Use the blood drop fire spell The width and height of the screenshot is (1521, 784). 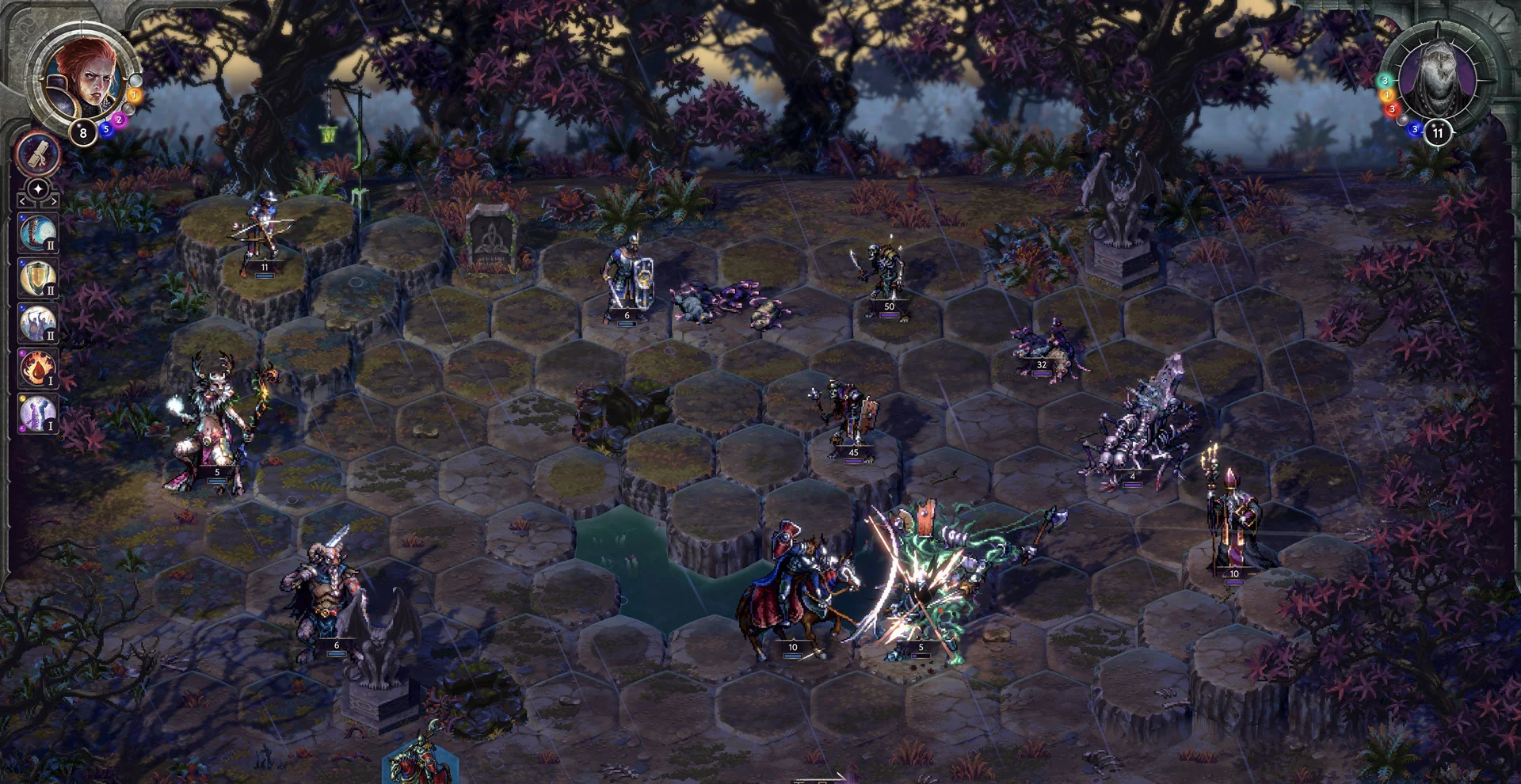point(37,369)
